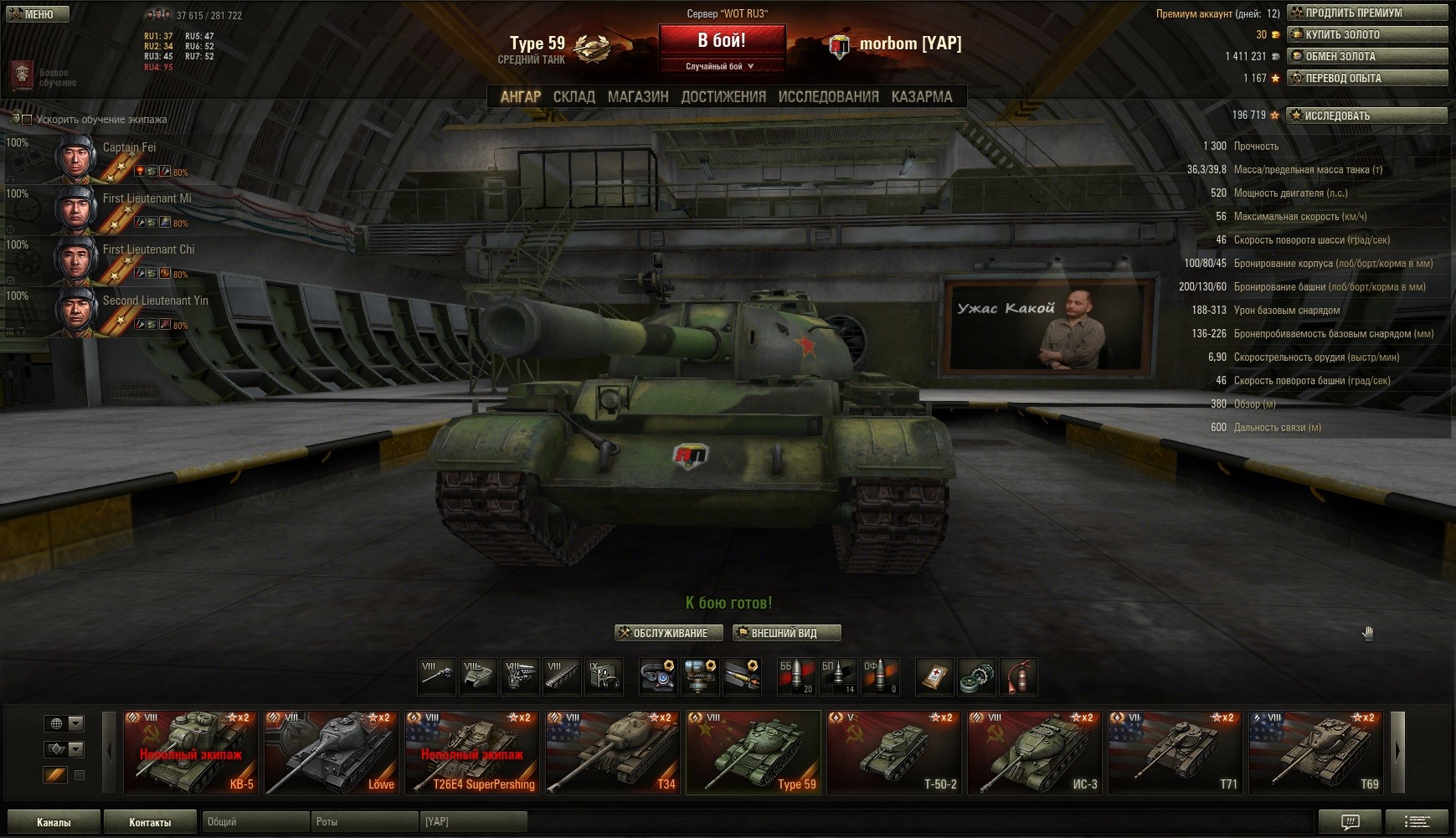Select crew member Captain Fei
The image size is (1456, 838).
[129, 148]
